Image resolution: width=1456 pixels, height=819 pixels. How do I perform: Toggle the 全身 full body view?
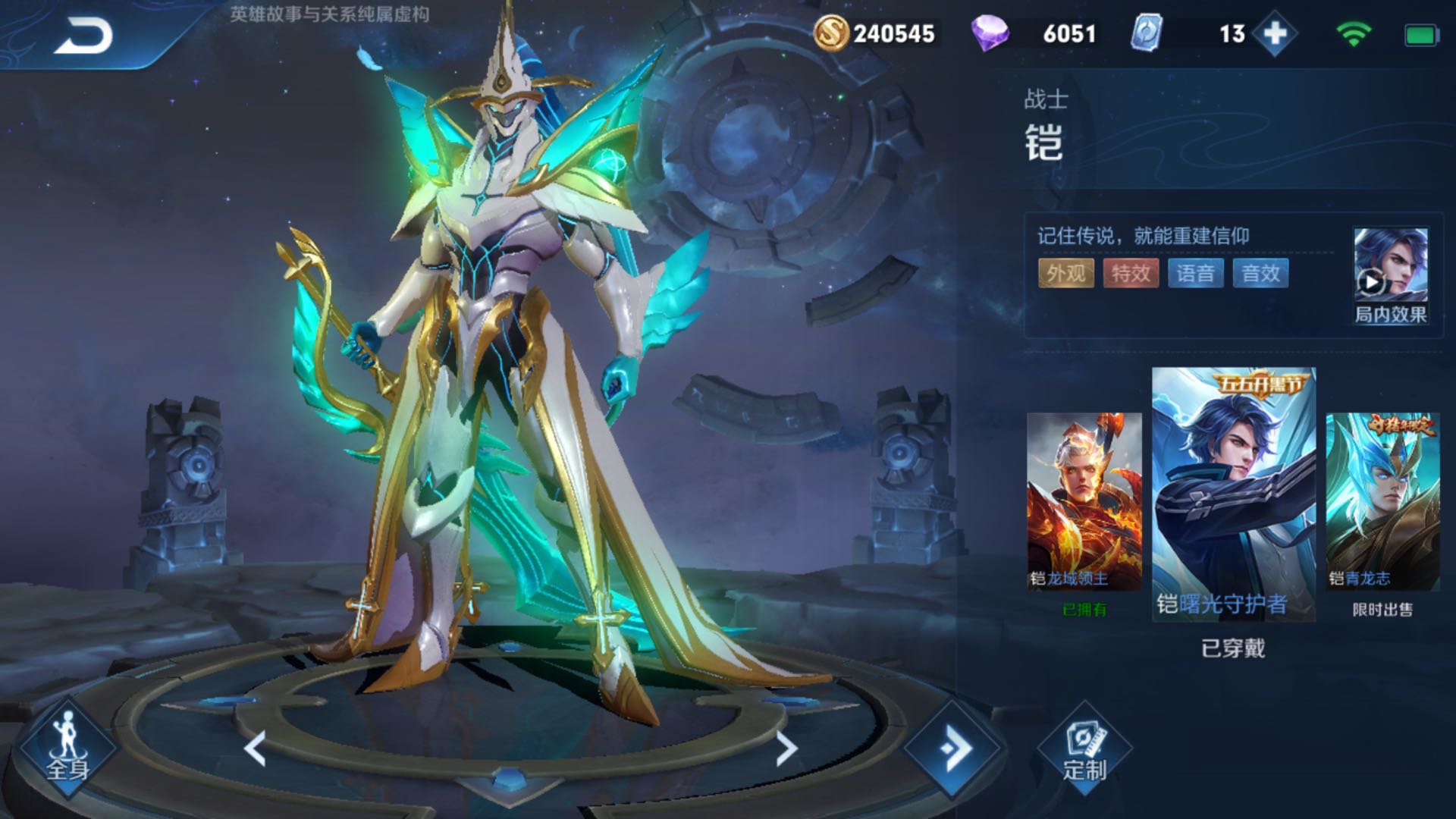coord(68,748)
